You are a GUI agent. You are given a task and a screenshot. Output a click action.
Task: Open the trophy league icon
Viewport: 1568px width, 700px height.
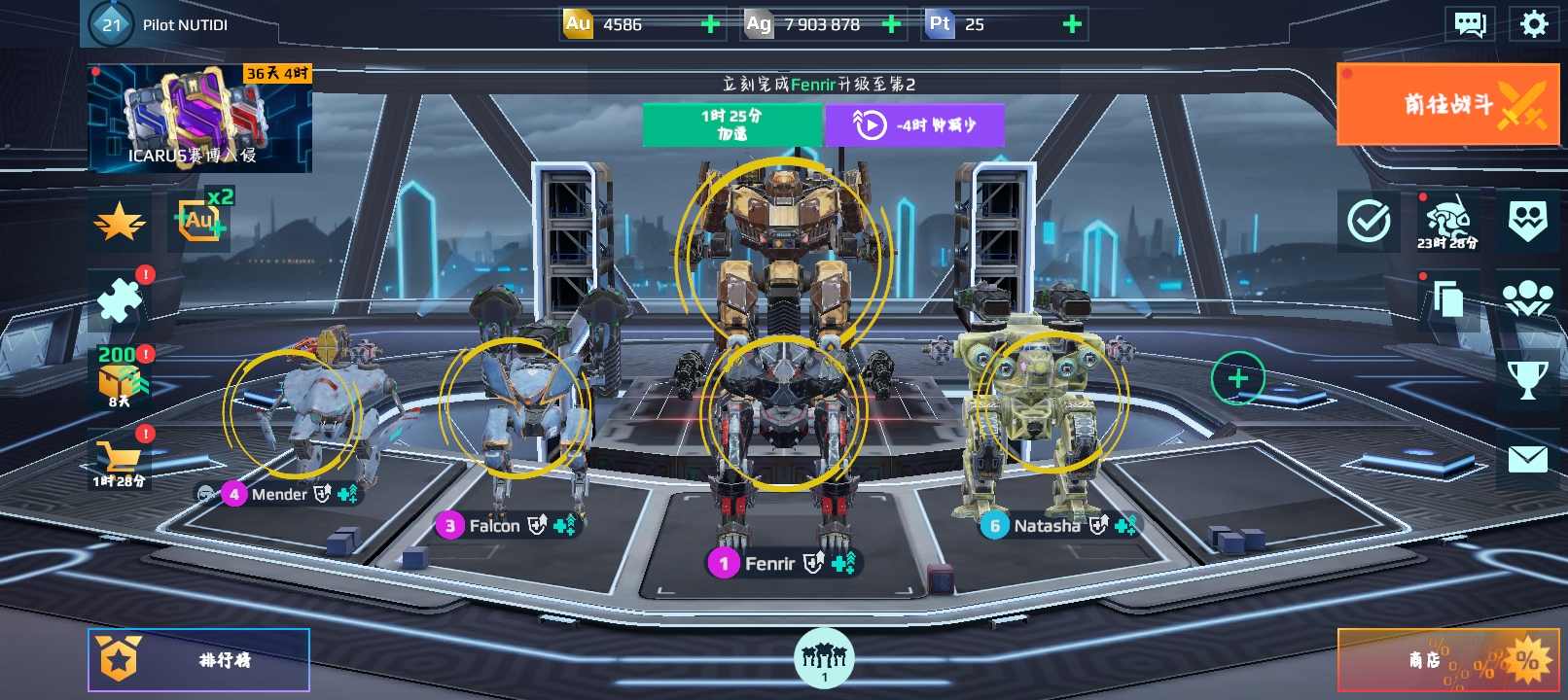pyautogui.click(x=1527, y=379)
